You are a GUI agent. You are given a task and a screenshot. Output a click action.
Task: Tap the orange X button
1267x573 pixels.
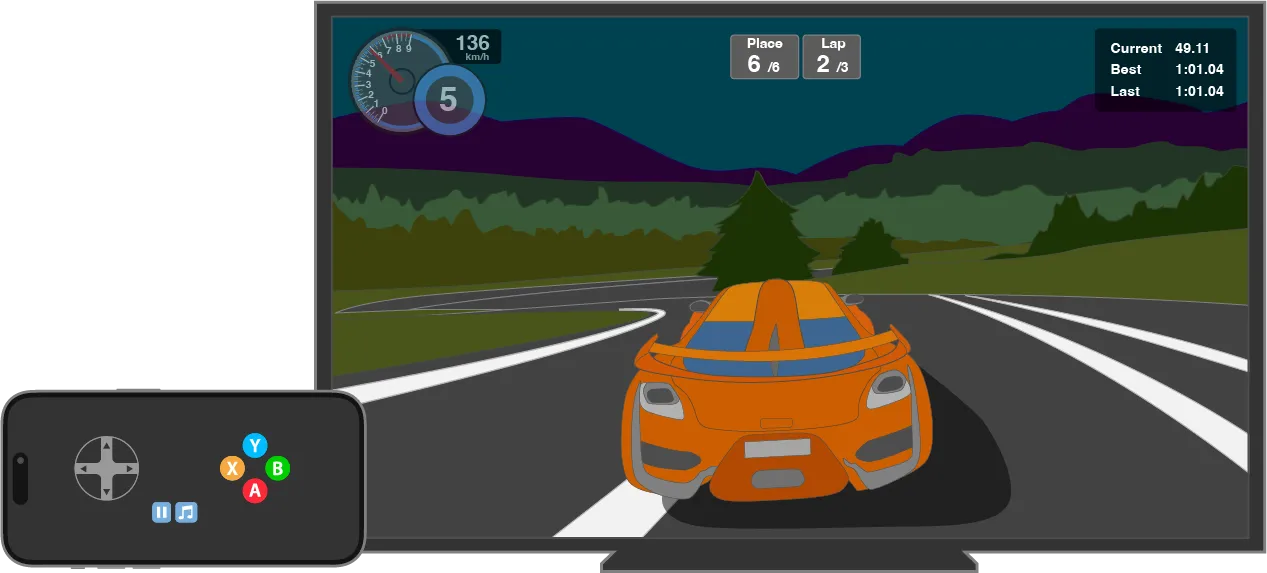[x=232, y=468]
